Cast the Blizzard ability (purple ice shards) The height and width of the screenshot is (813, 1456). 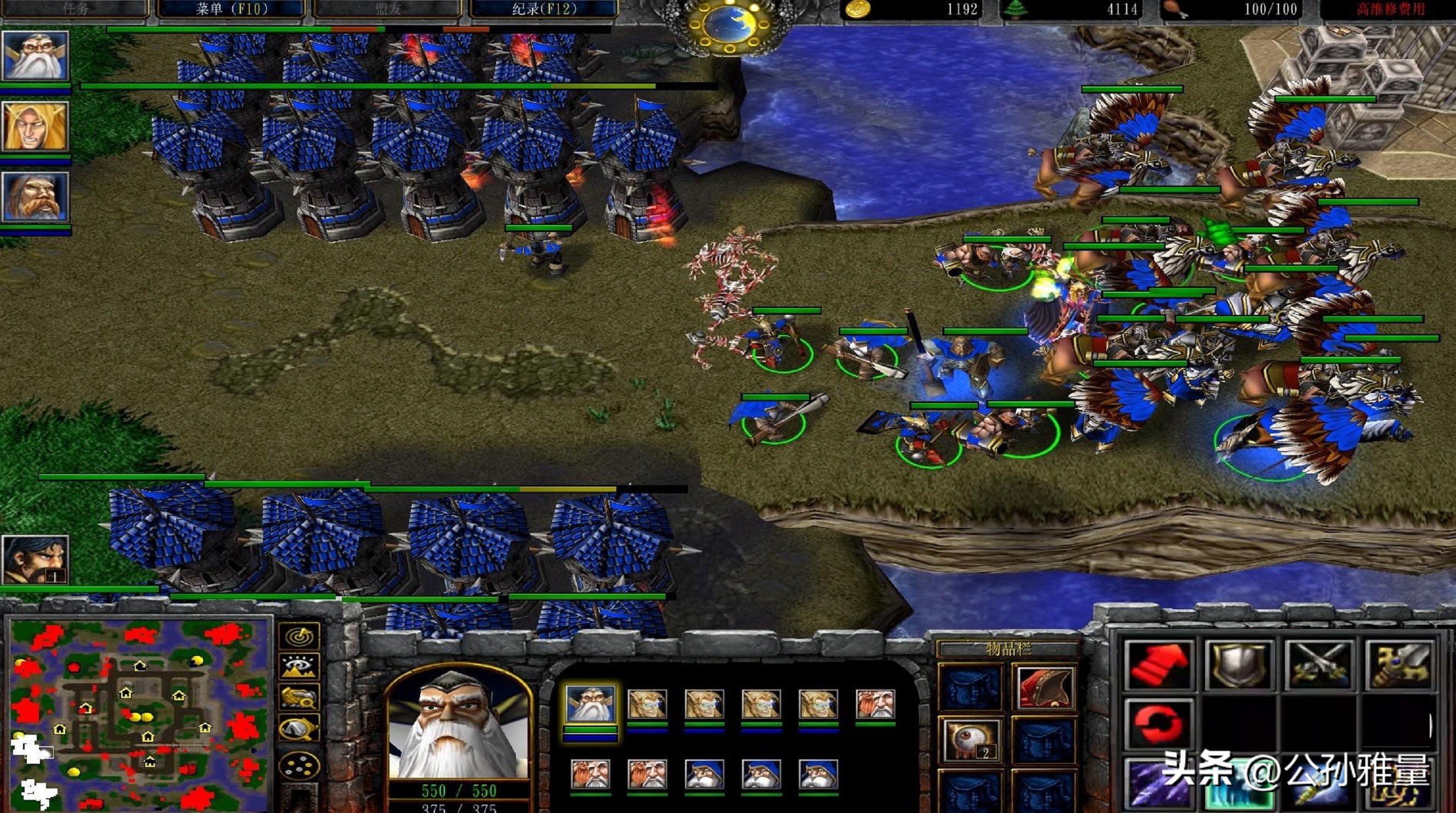click(x=1158, y=785)
